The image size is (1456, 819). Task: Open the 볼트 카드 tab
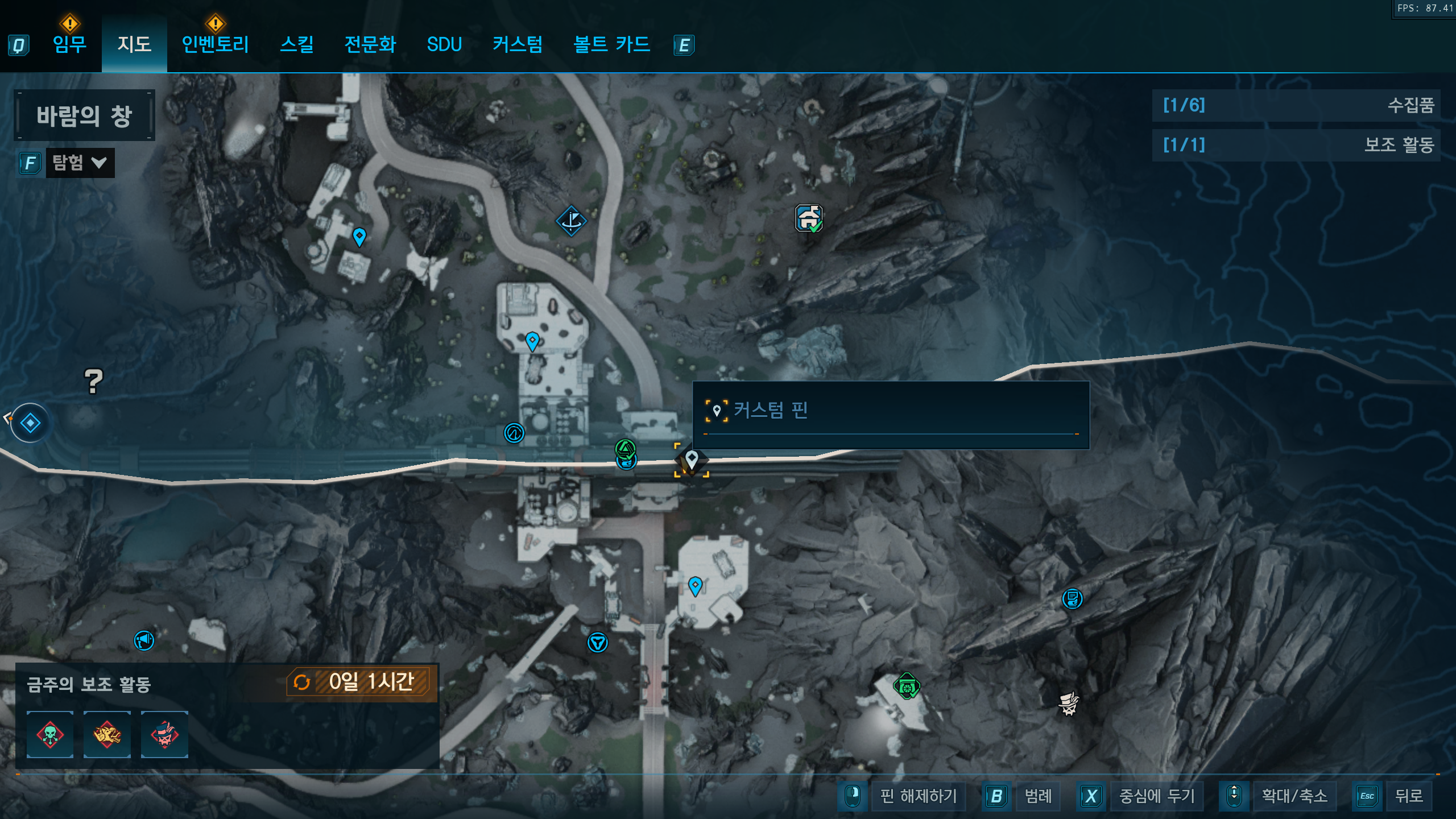[x=611, y=44]
